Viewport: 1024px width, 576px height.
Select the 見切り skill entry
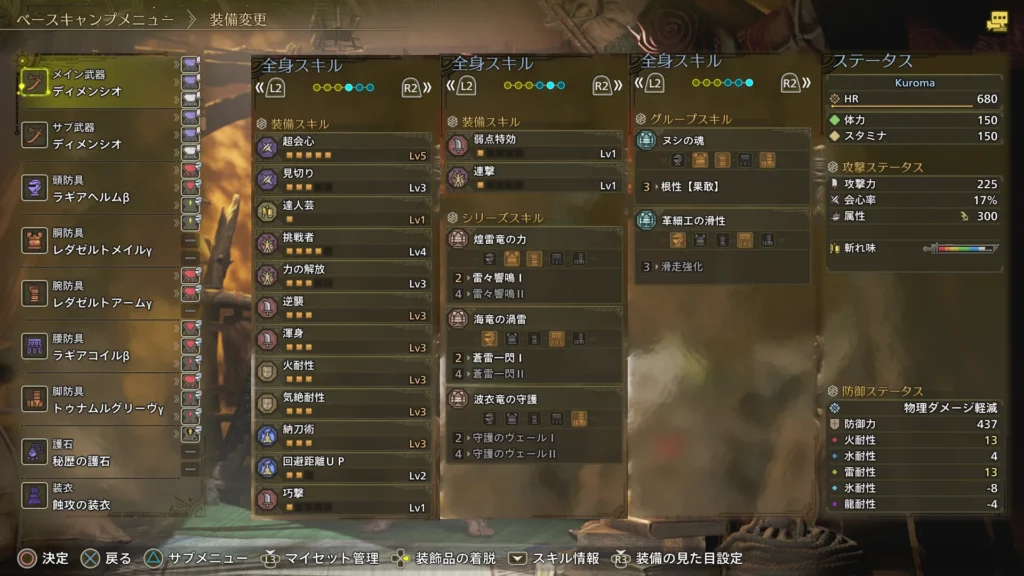pos(344,179)
